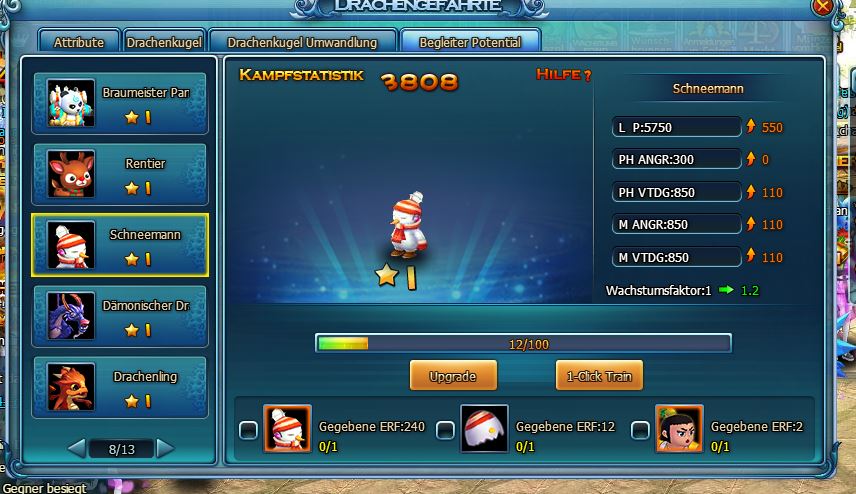Activate 1-Click Train
The width and height of the screenshot is (856, 494).
(599, 376)
